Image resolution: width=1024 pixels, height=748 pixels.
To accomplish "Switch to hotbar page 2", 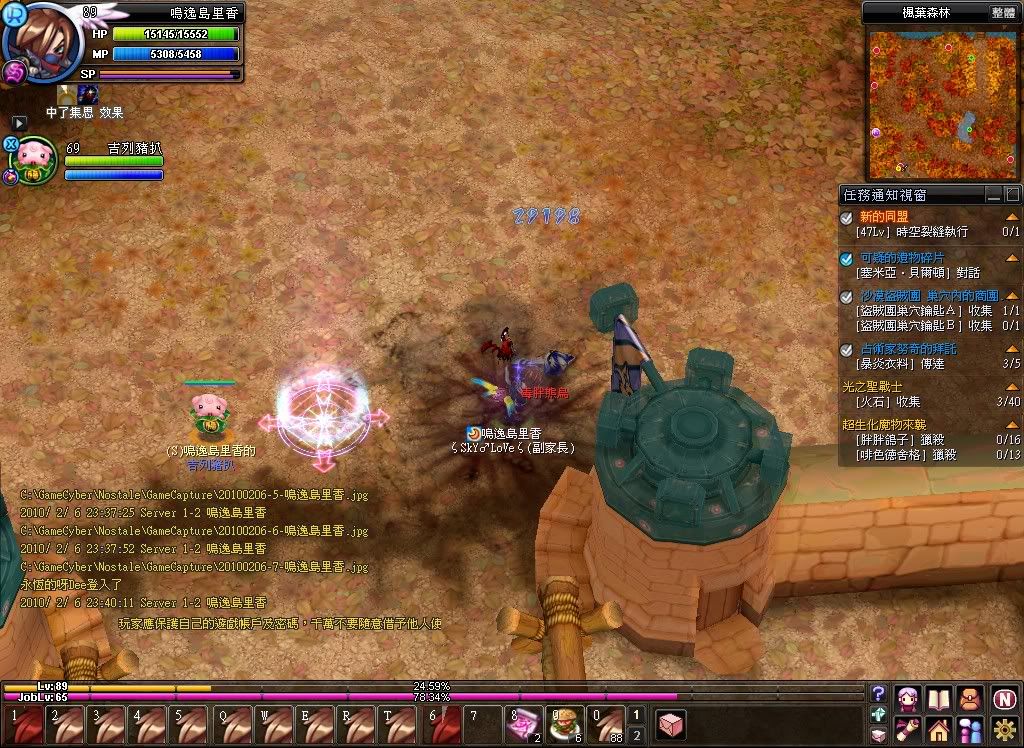I will click(636, 733).
